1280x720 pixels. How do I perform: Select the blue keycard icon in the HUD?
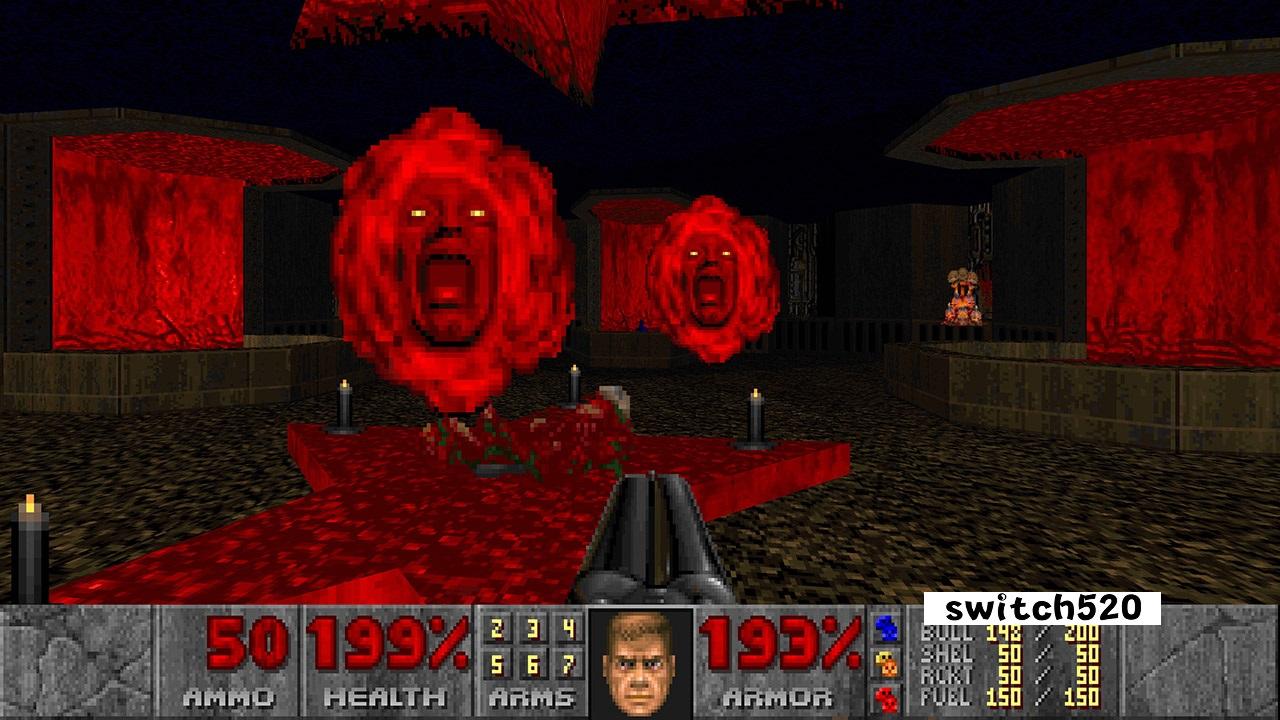point(884,626)
